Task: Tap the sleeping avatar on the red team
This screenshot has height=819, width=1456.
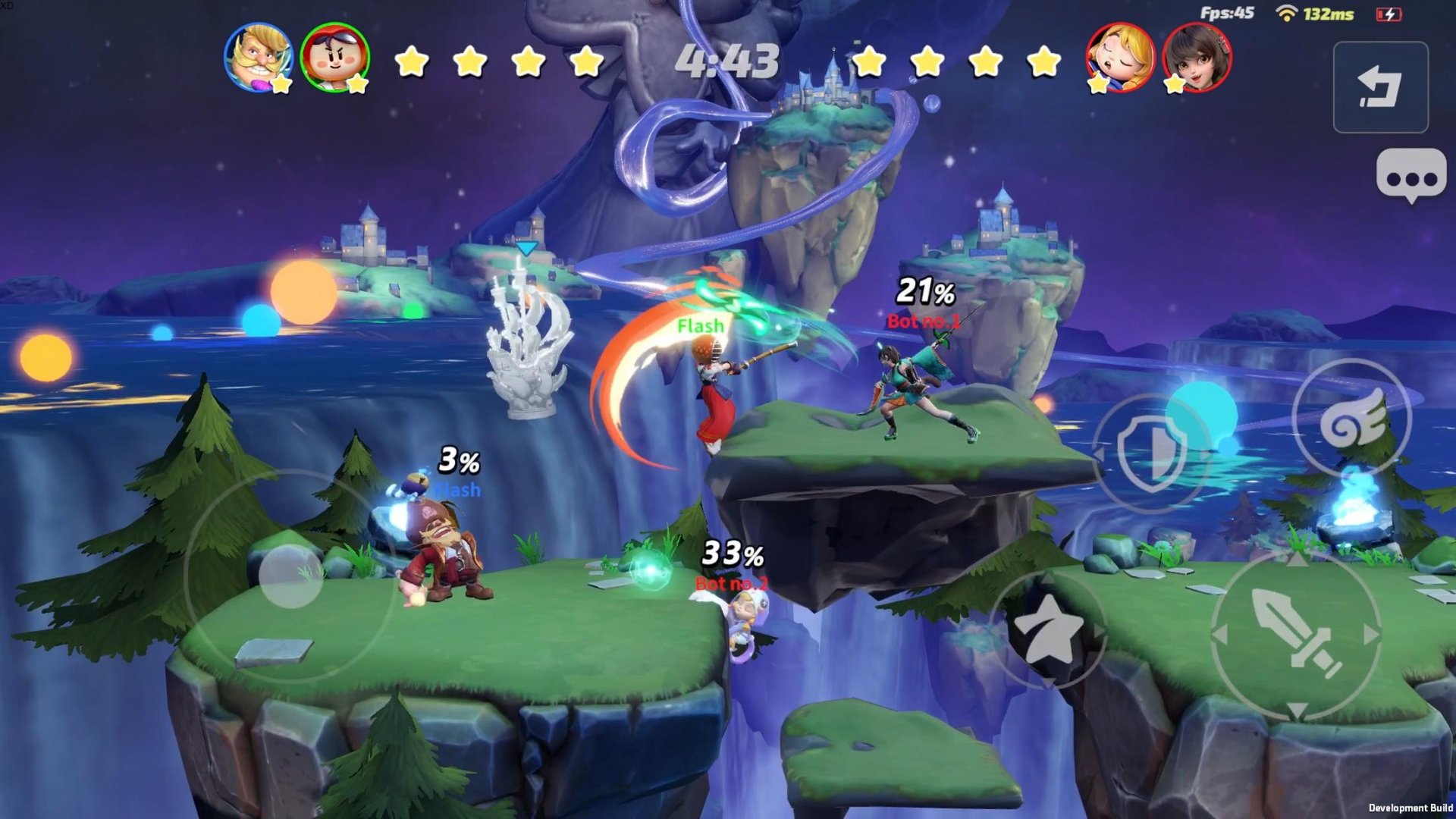Action: 1120,58
